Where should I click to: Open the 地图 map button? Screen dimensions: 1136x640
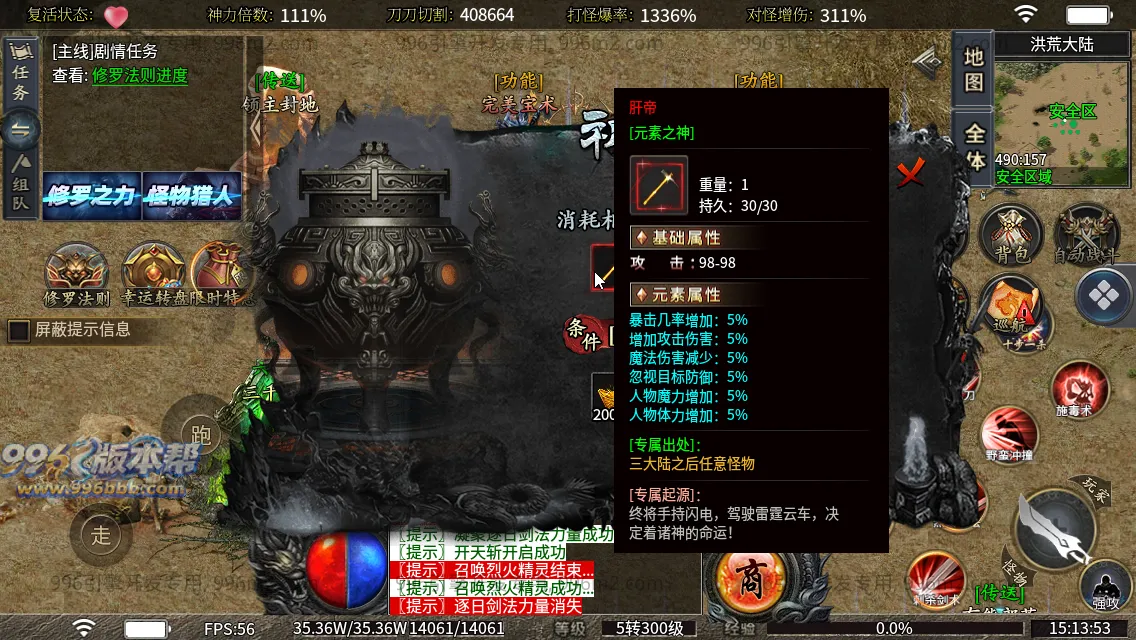pos(974,70)
